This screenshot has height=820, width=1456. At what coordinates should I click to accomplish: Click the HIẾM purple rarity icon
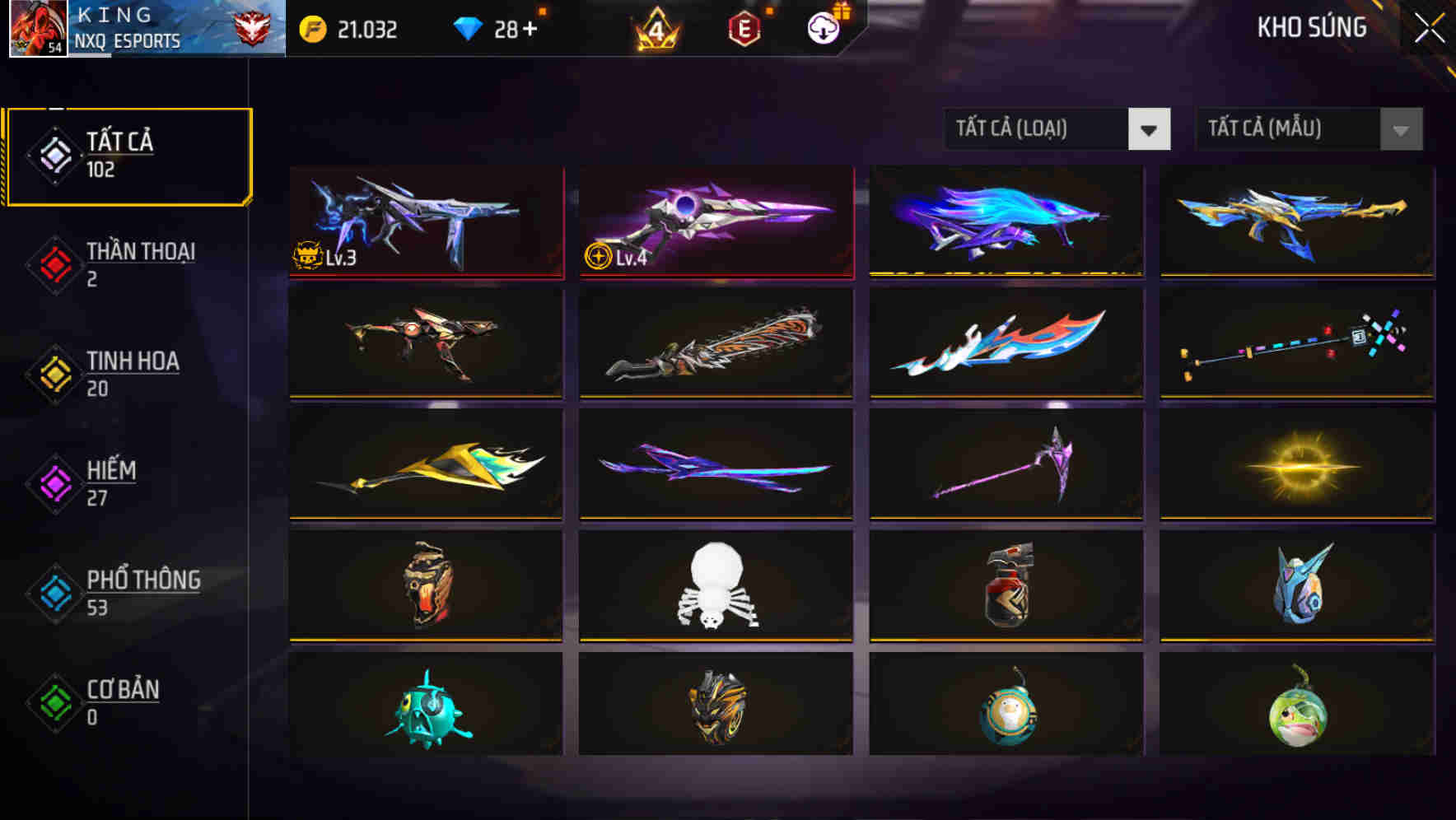54,484
